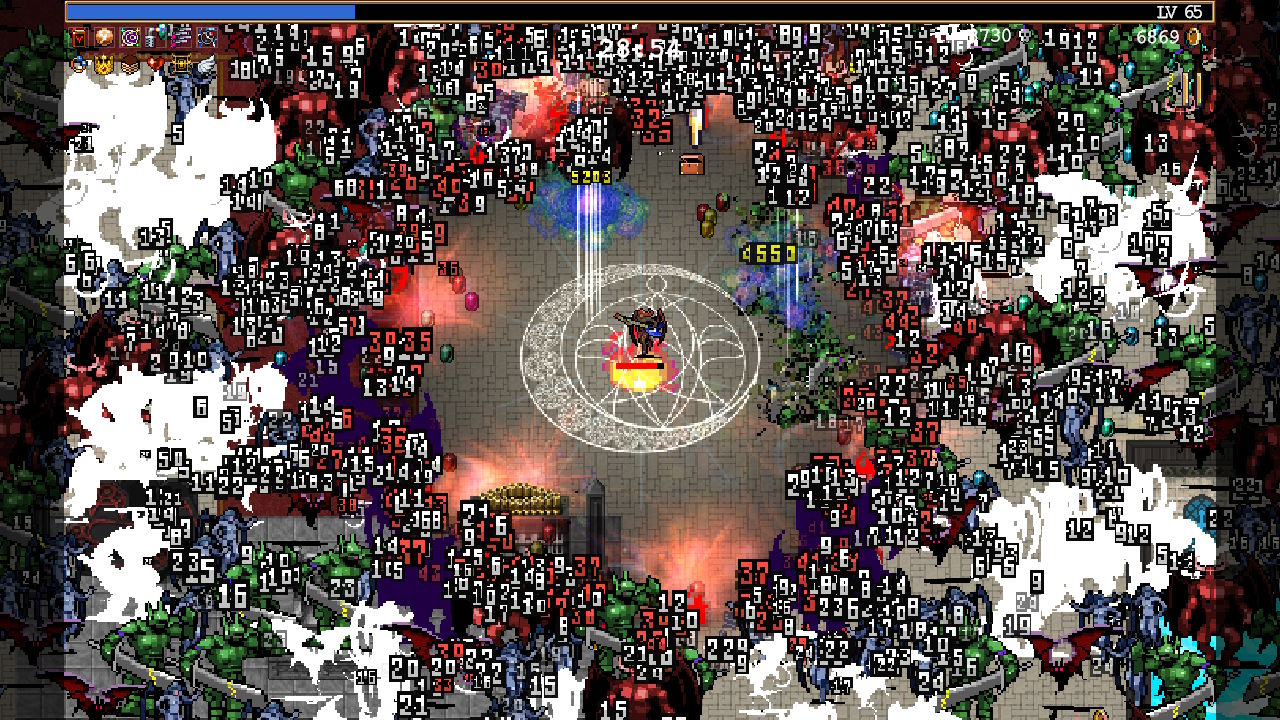Click the ring passive item icon

coord(78,63)
